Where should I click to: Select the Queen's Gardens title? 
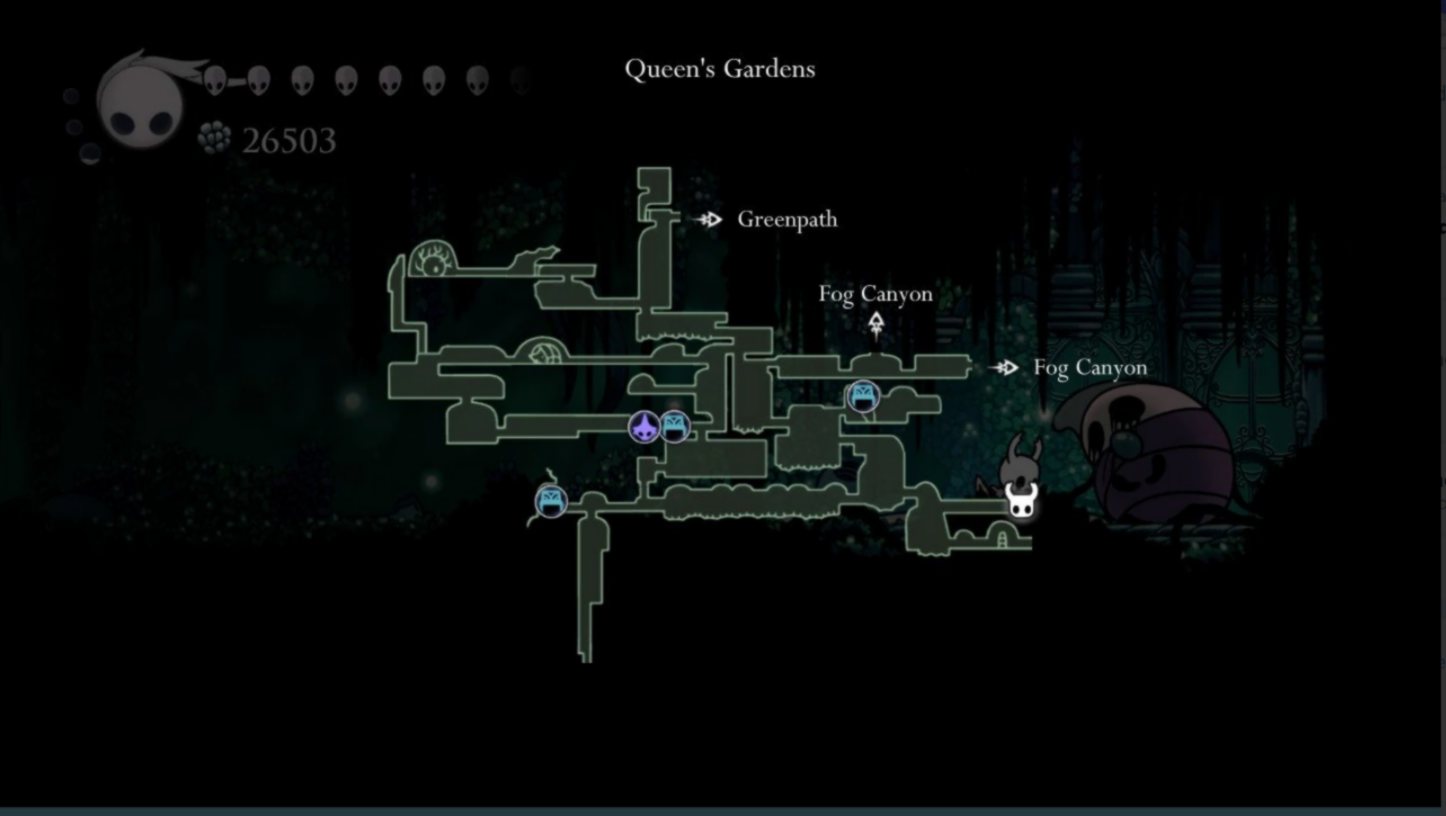pos(720,68)
